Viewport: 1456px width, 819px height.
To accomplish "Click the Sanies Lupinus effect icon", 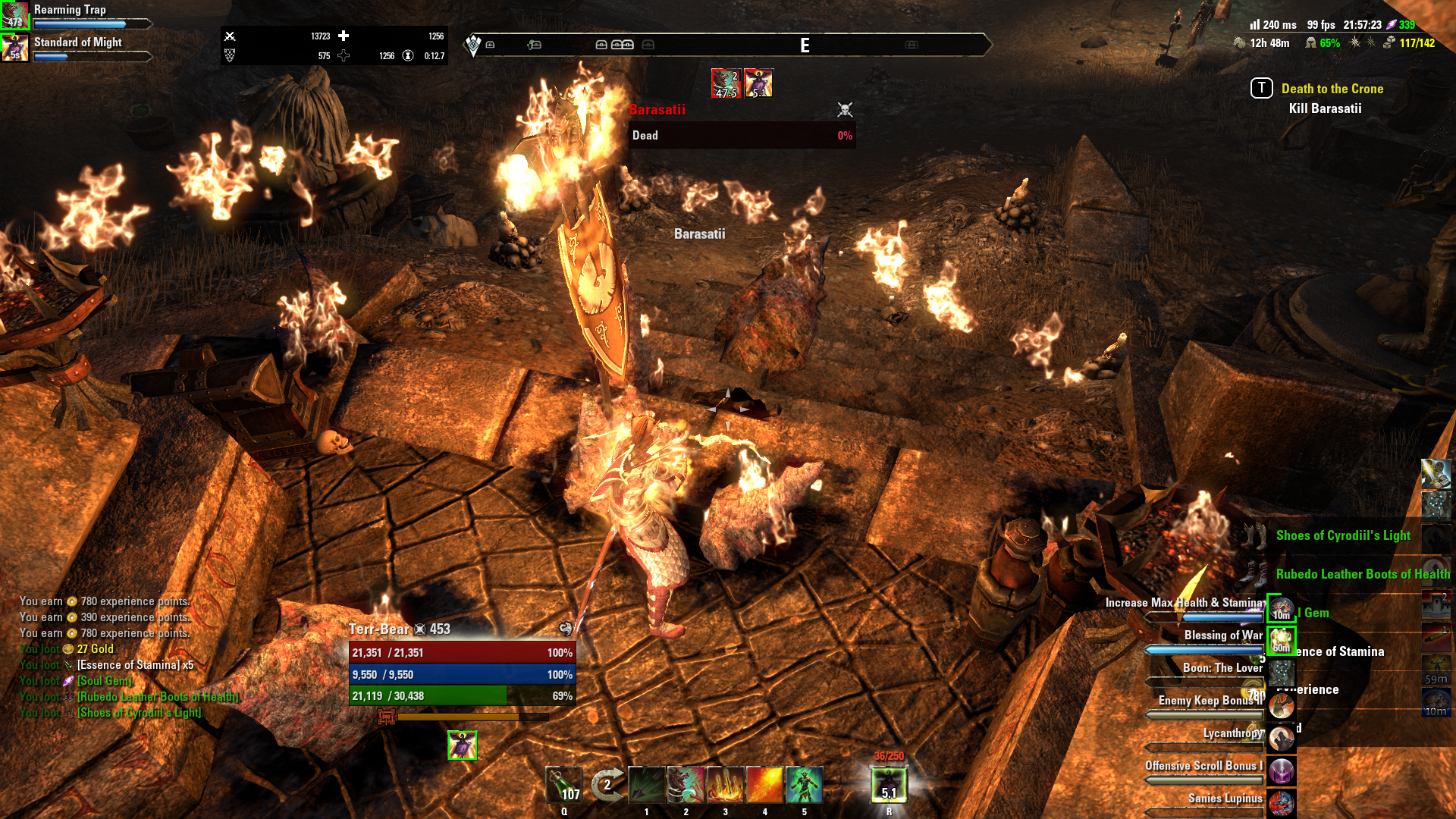I will pos(1282,802).
